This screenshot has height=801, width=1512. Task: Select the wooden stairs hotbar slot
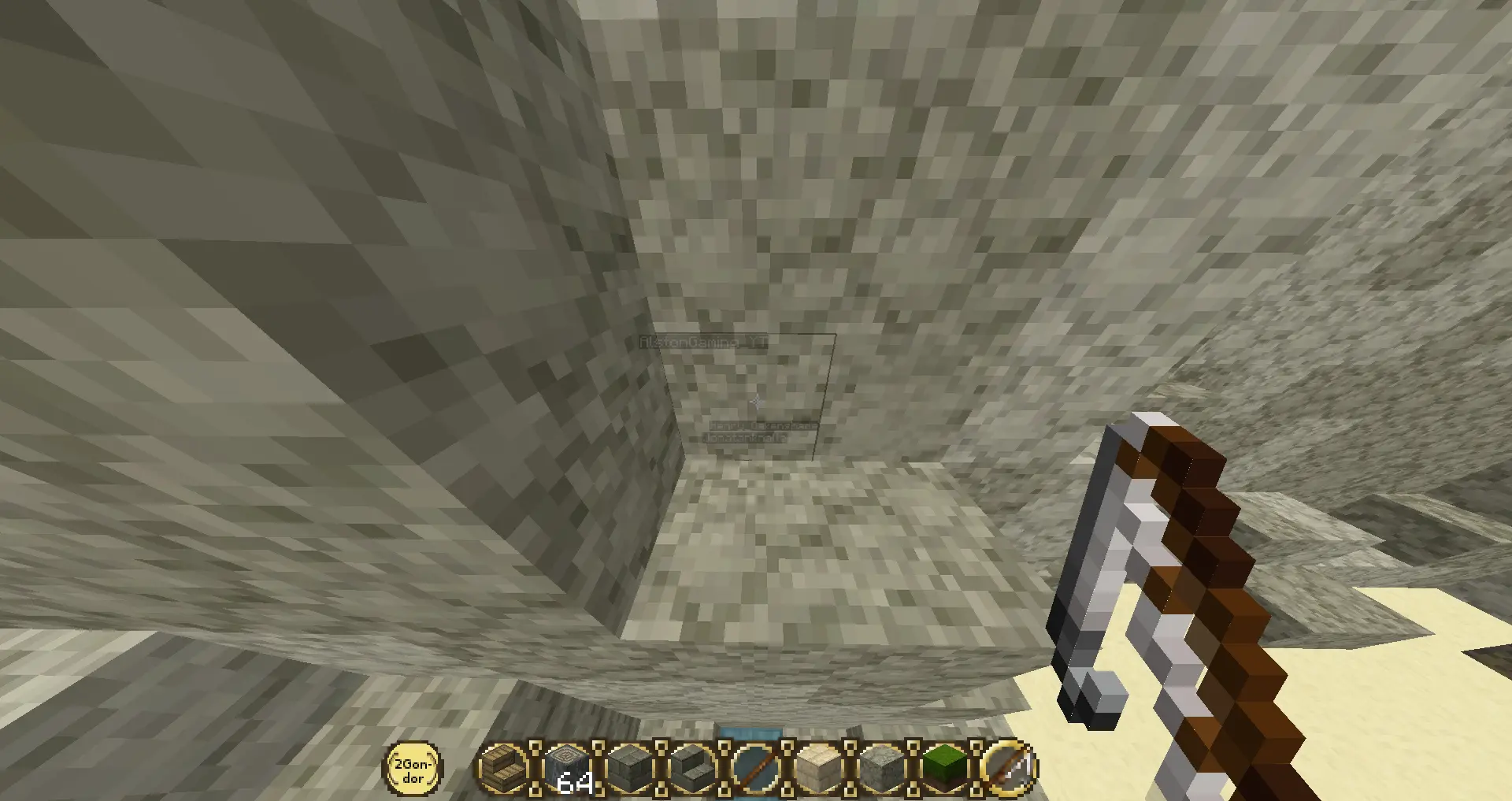click(x=505, y=767)
